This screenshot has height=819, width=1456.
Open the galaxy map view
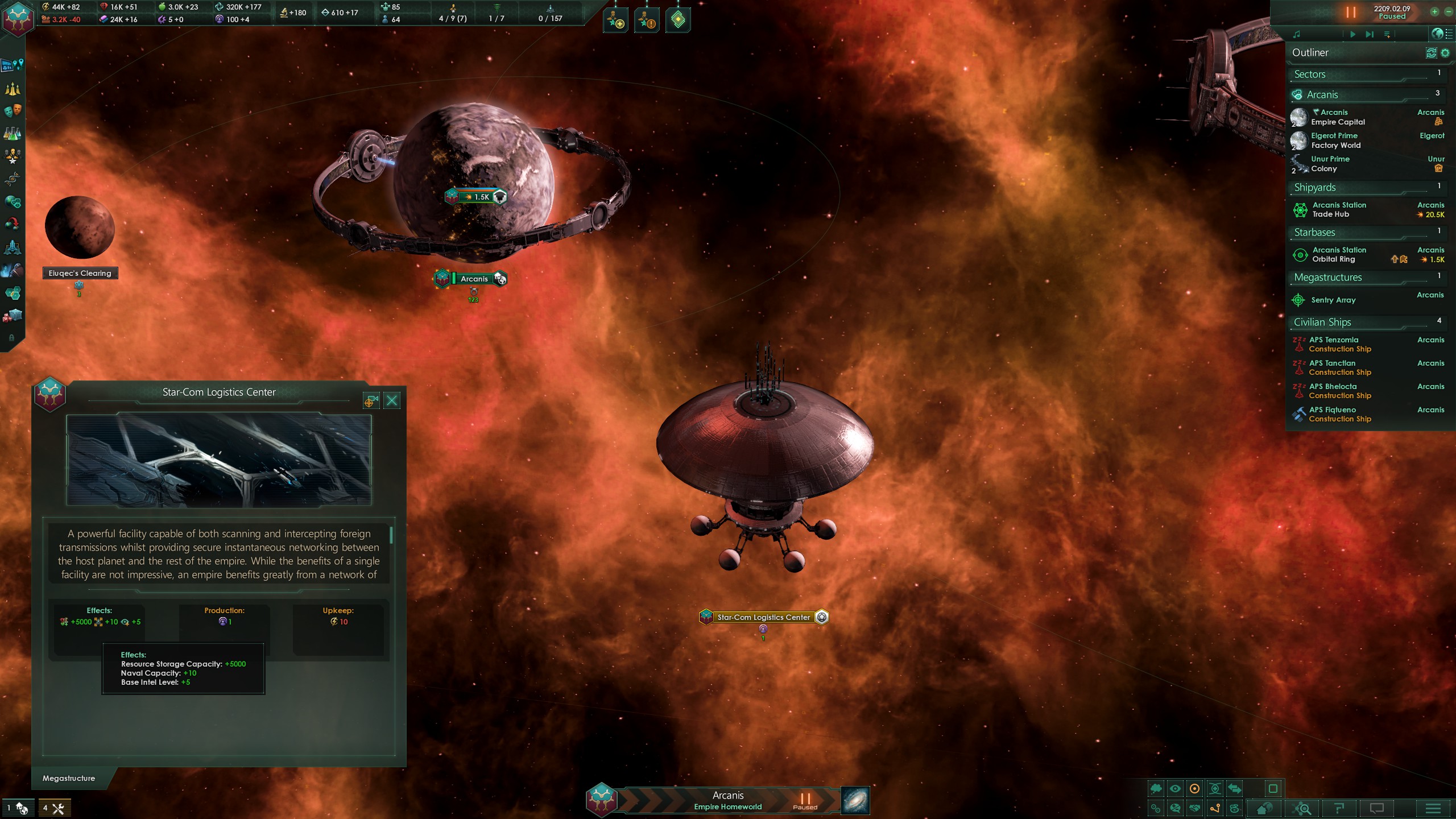click(x=855, y=800)
